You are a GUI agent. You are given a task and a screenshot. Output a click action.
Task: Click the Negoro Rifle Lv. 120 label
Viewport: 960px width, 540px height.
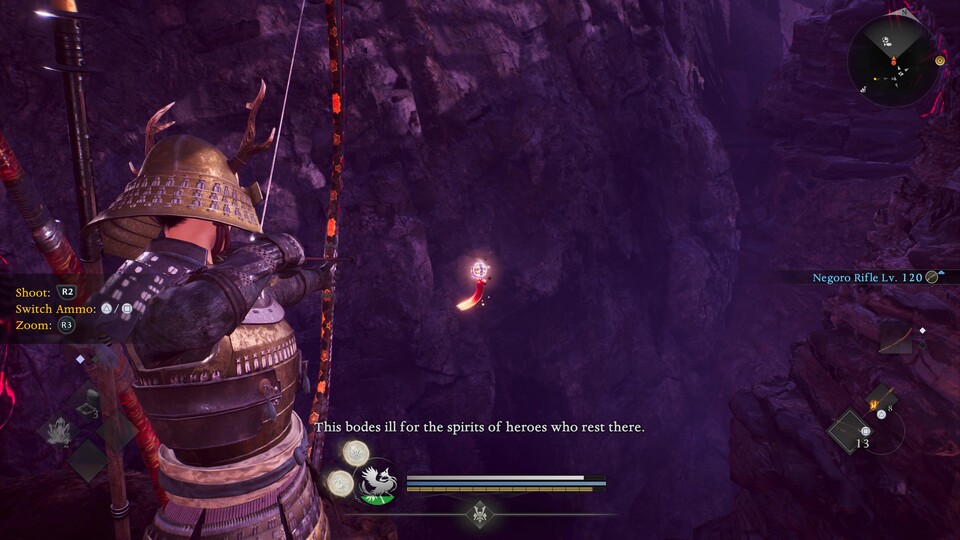click(x=866, y=276)
